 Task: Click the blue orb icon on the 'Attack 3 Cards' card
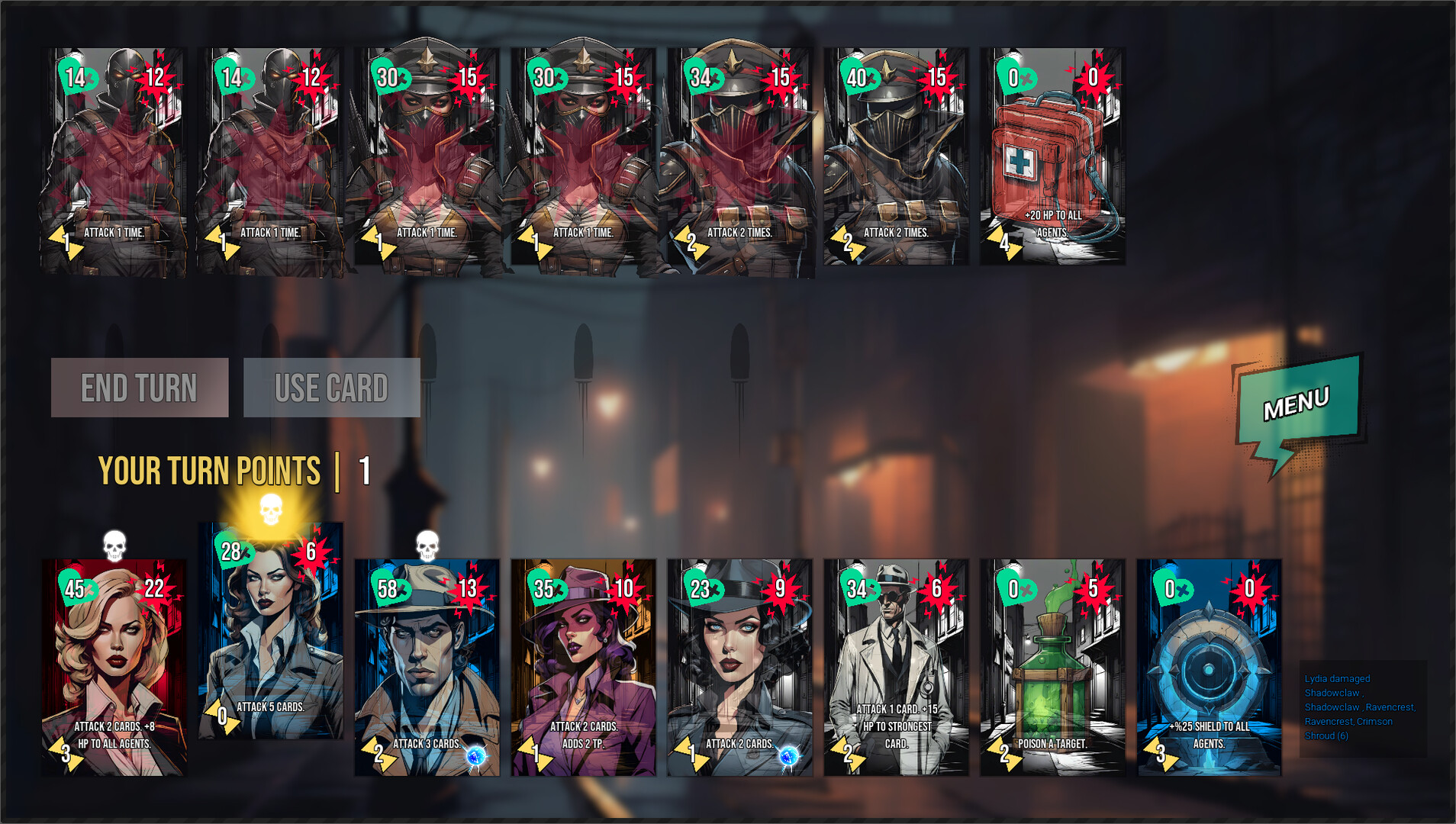pyautogui.click(x=475, y=757)
